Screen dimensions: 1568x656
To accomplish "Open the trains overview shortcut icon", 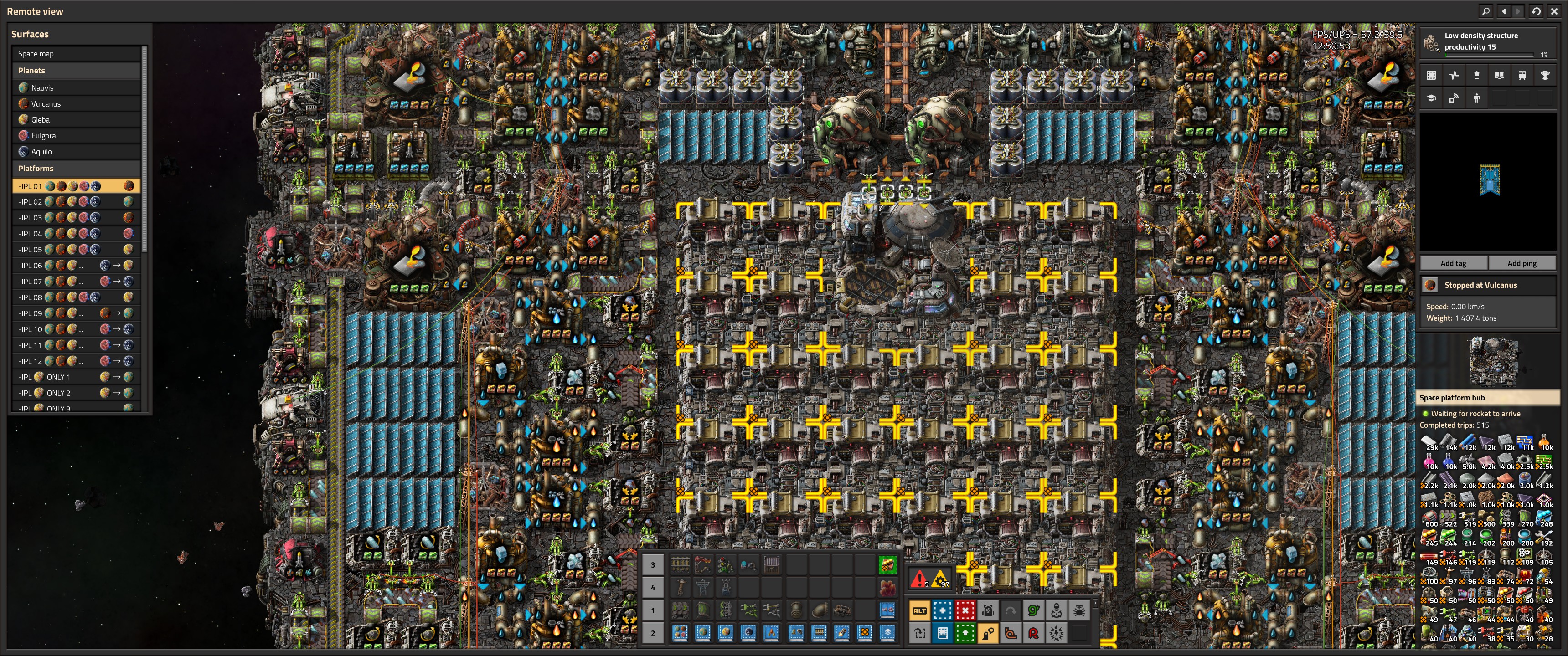I will [1522, 76].
